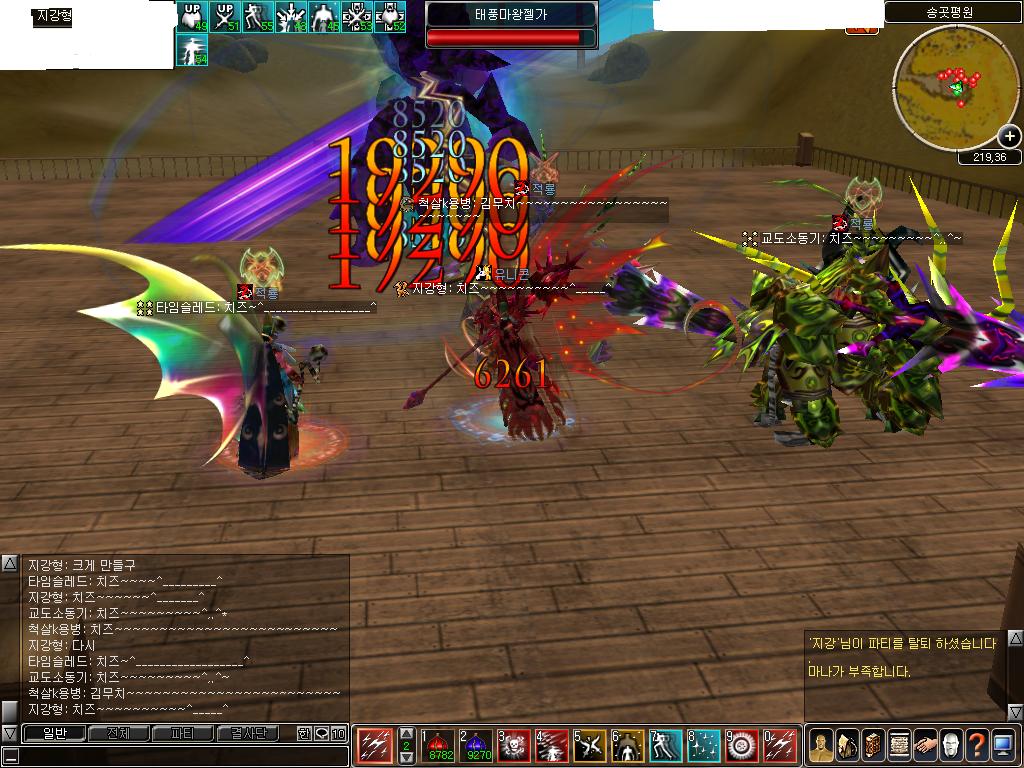Viewport: 1024px width, 768px height.
Task: Select the 결사단 chat tab
Action: (x=248, y=734)
